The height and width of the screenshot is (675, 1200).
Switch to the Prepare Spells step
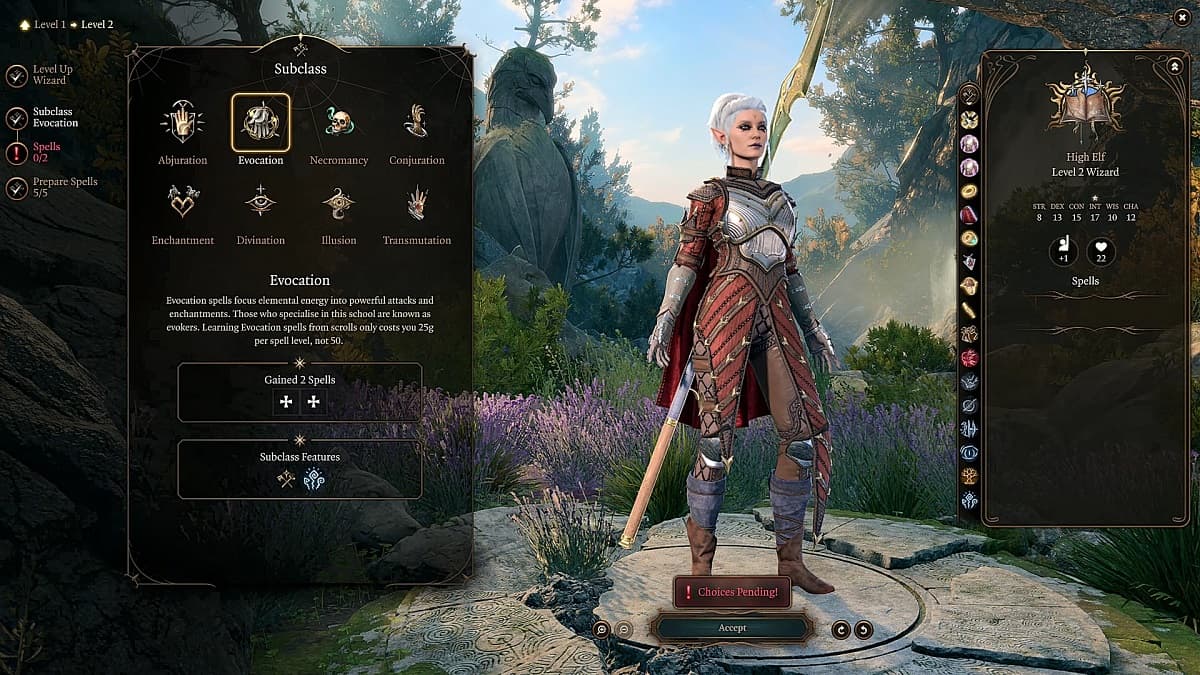coord(17,187)
